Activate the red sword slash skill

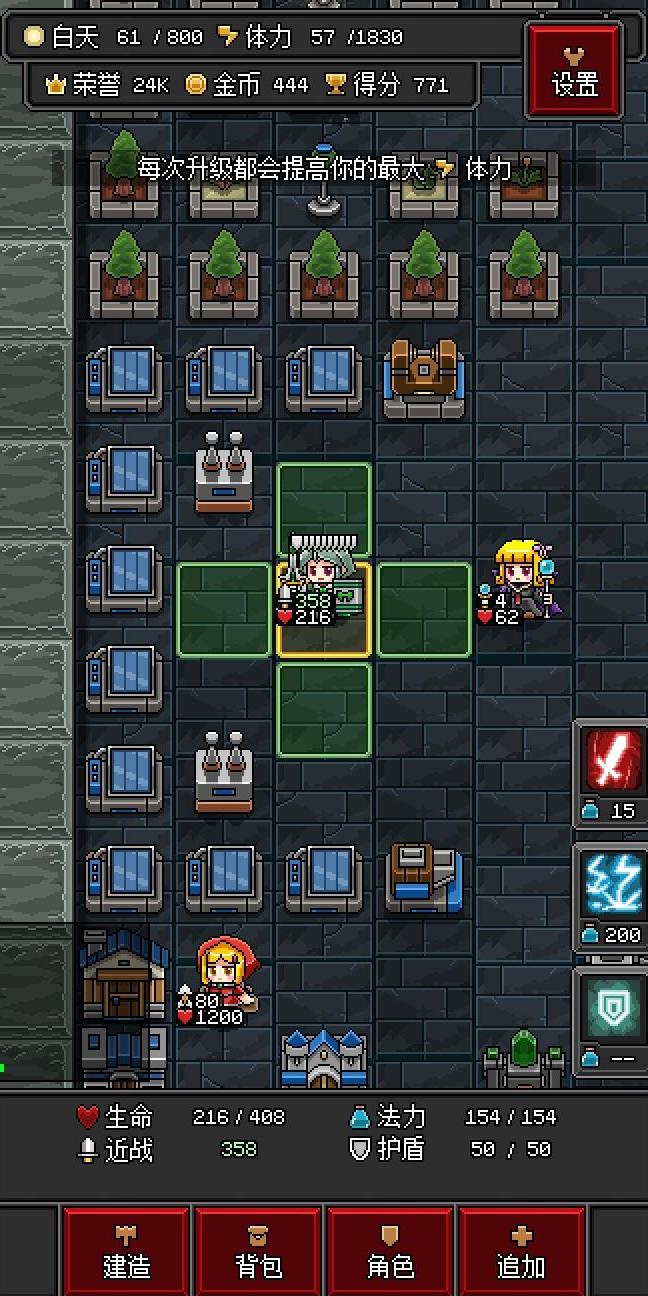[x=612, y=760]
